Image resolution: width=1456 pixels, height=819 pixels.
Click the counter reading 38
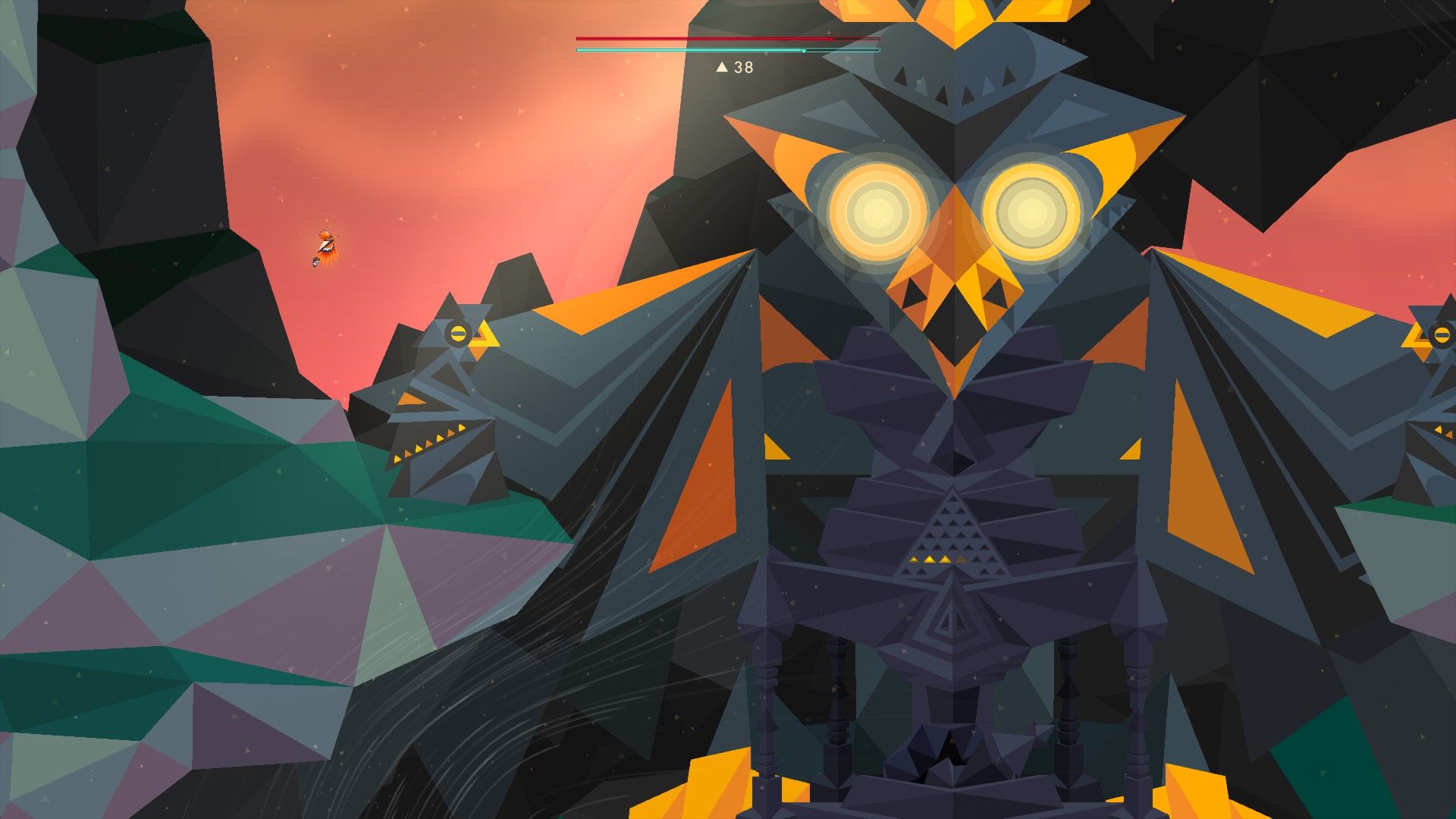[743, 67]
